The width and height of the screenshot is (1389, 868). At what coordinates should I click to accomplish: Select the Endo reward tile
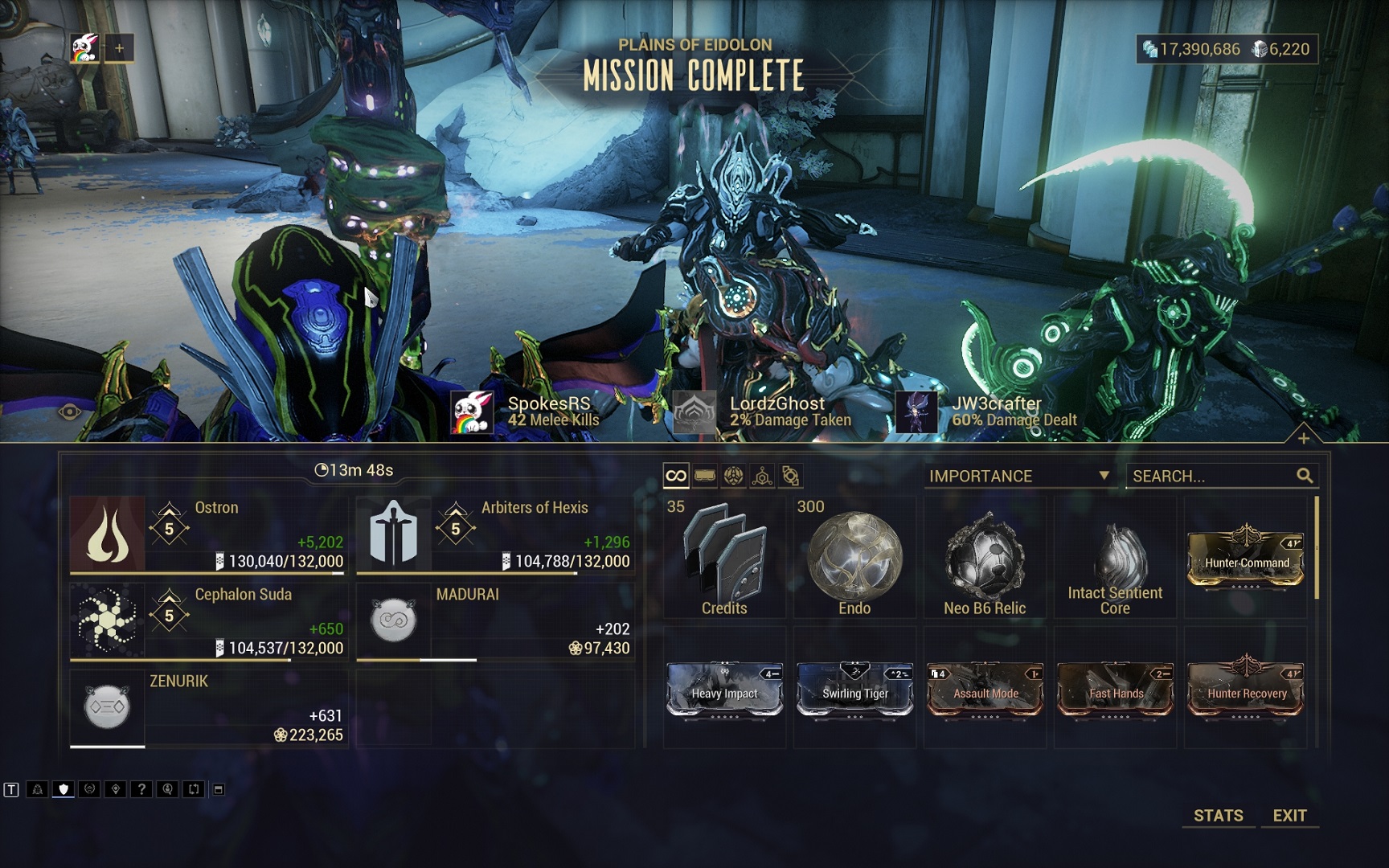[x=854, y=558]
